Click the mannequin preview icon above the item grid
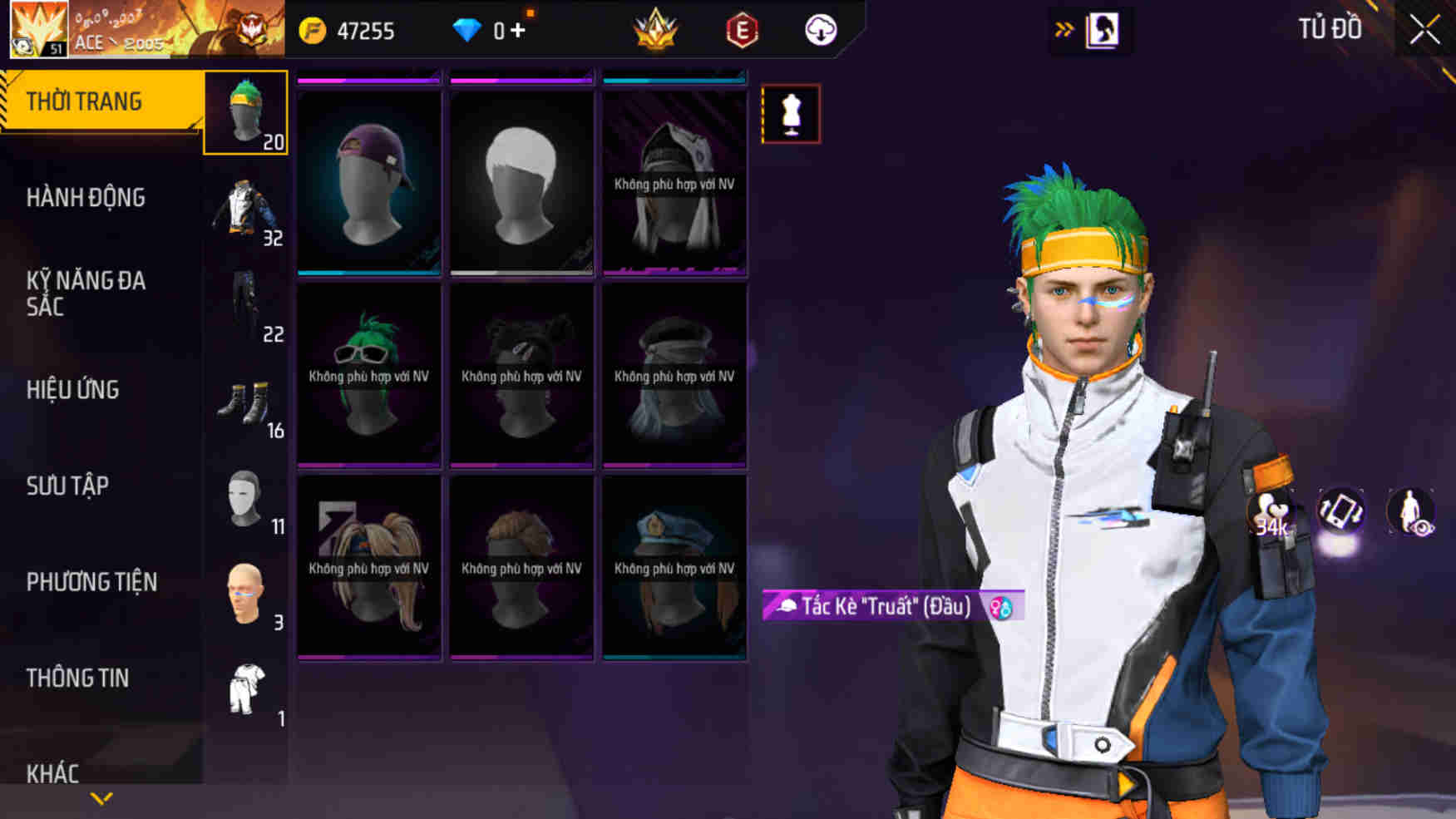The height and width of the screenshot is (819, 1456). (790, 114)
